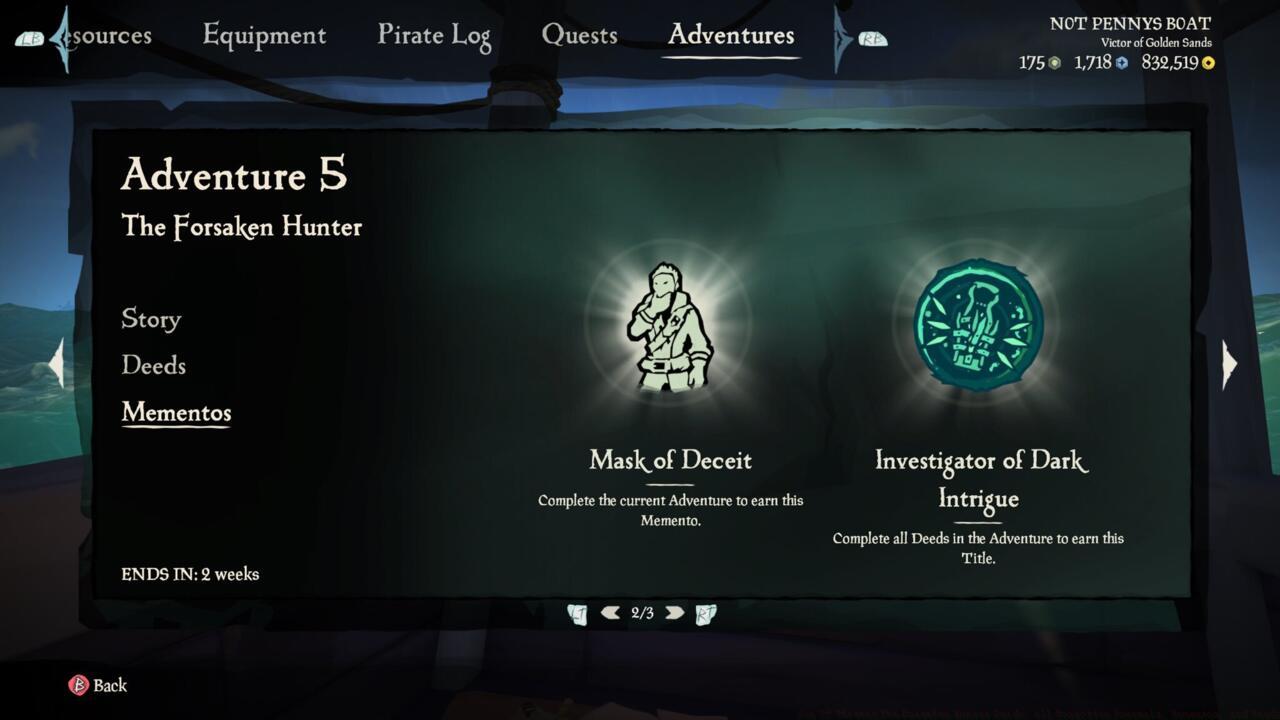Click the LB bumper compass icon
This screenshot has width=1280, height=720.
[x=31, y=38]
